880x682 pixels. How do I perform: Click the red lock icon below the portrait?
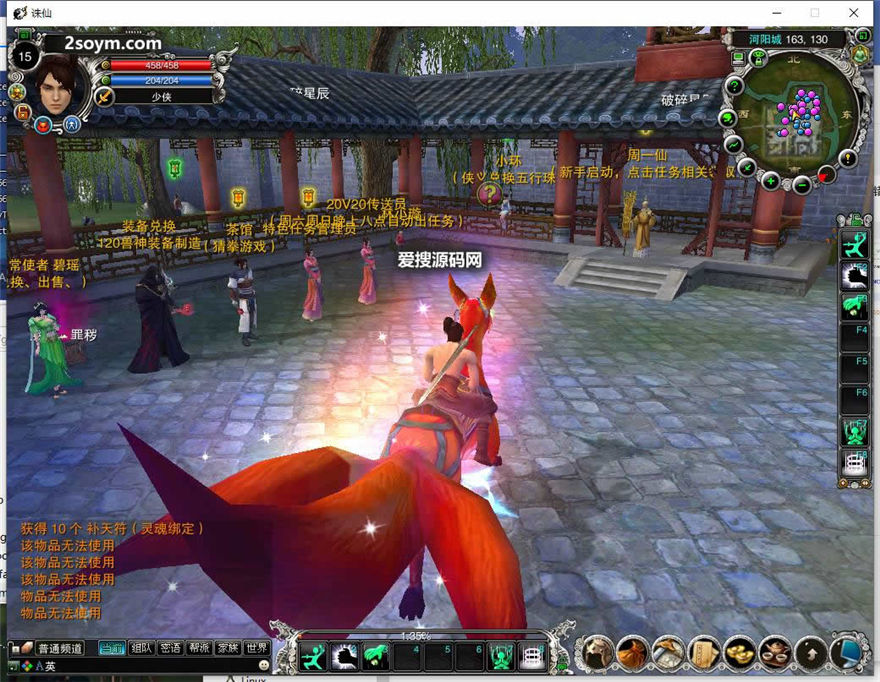(x=43, y=125)
